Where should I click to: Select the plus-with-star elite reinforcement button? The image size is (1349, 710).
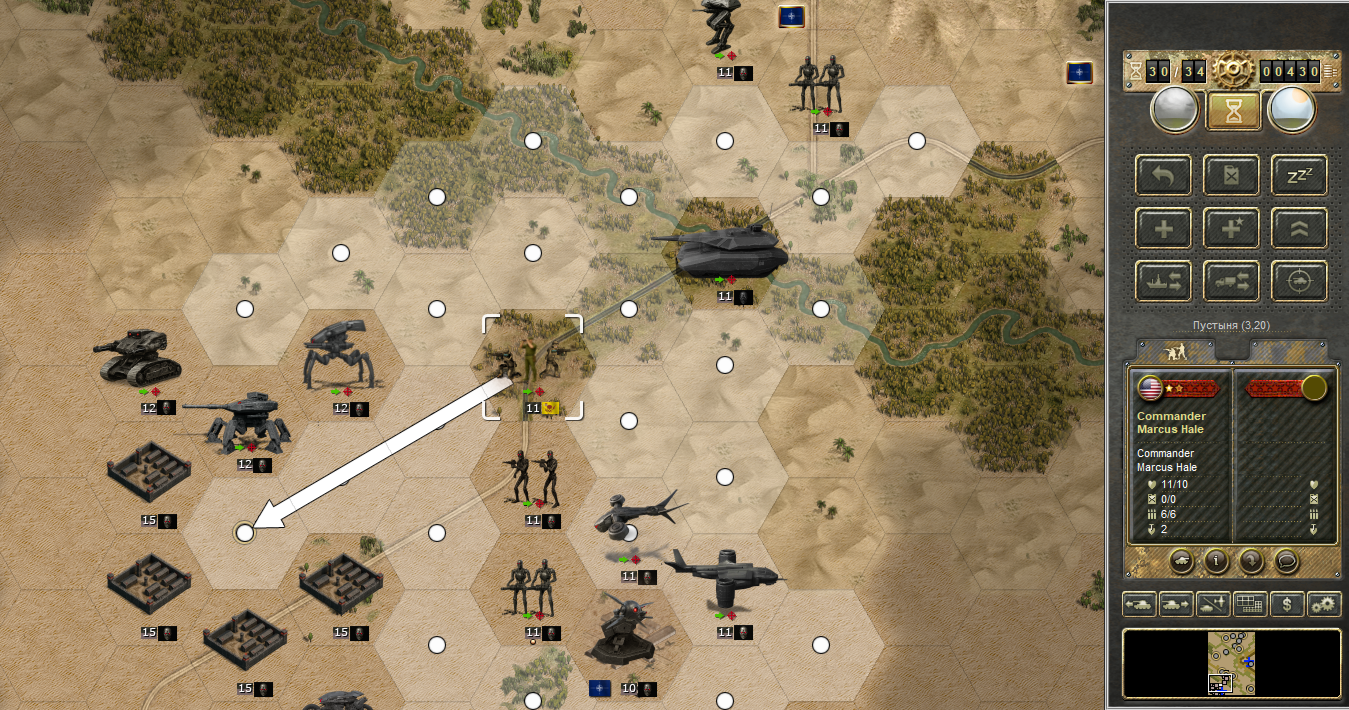click(x=1231, y=228)
